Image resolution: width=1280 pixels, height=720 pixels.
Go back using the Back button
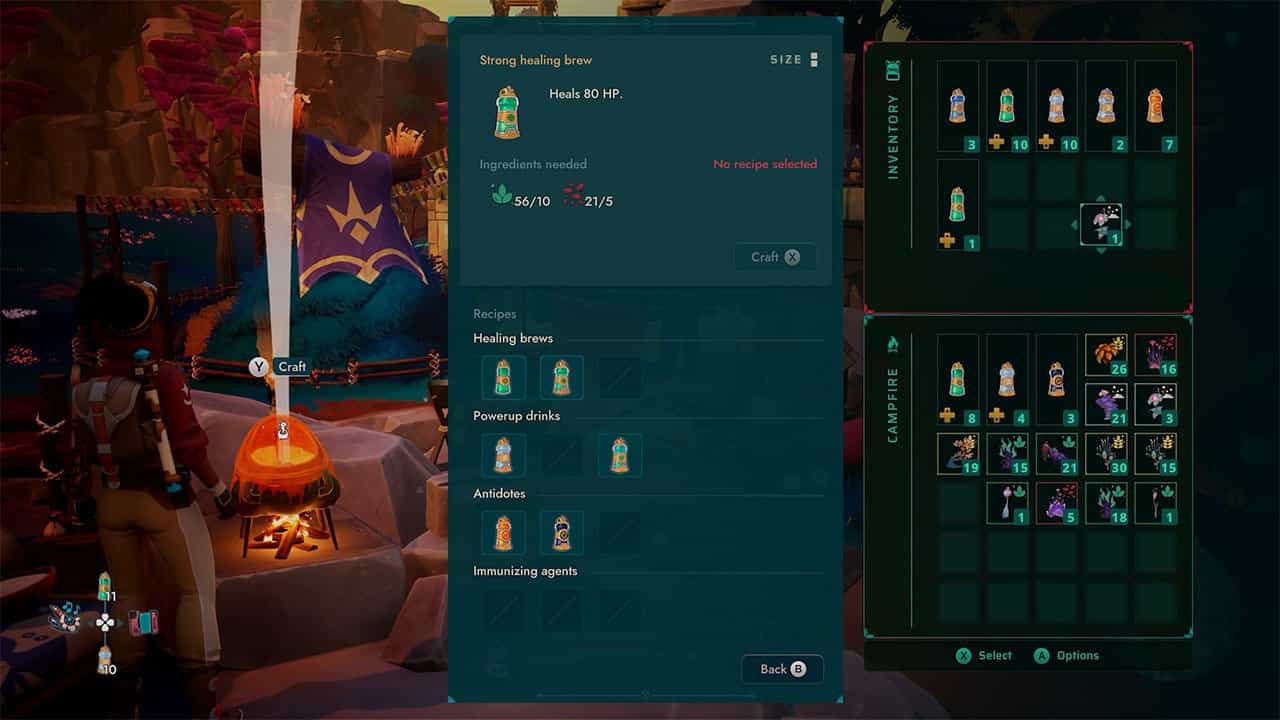pyautogui.click(x=782, y=669)
